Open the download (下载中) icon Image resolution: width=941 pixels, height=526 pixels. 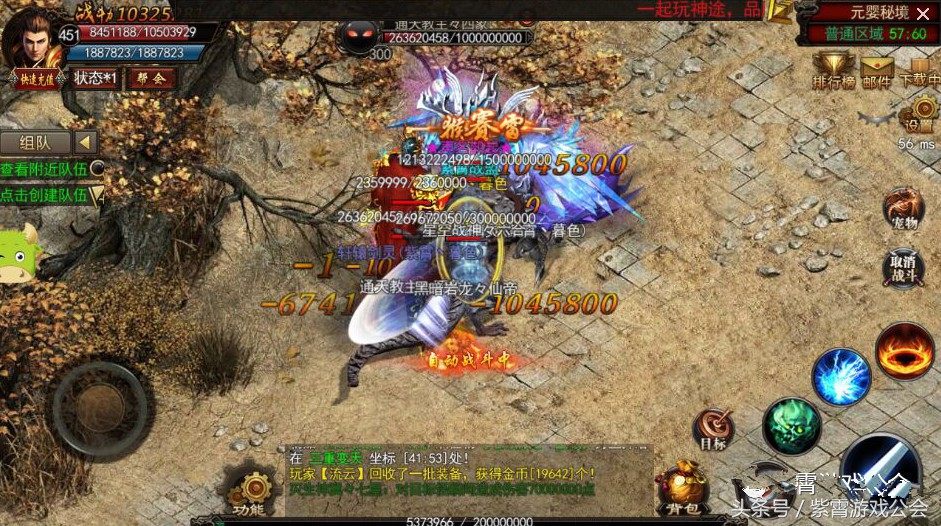pyautogui.click(x=920, y=72)
